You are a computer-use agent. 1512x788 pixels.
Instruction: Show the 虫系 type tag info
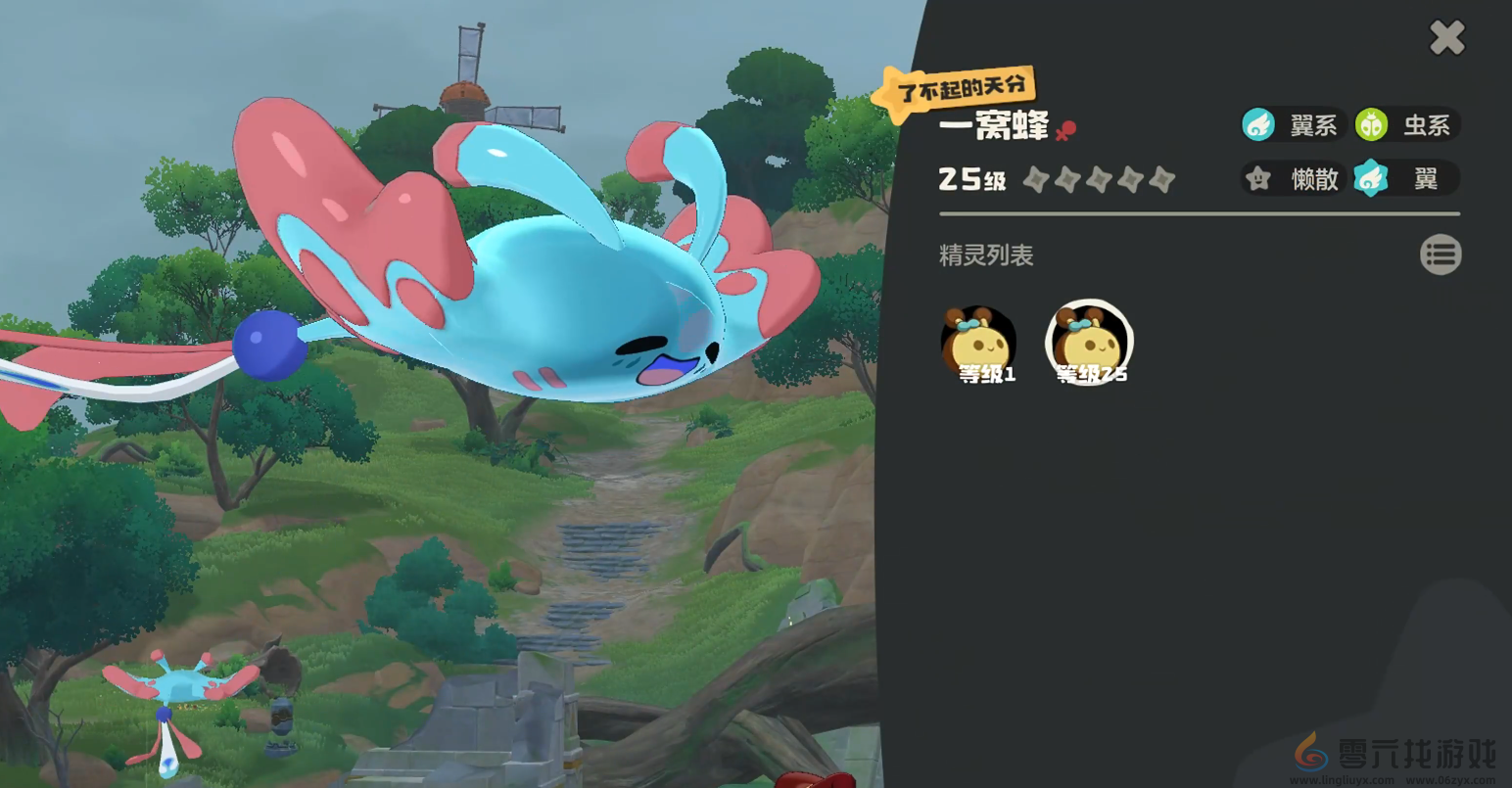(1406, 125)
